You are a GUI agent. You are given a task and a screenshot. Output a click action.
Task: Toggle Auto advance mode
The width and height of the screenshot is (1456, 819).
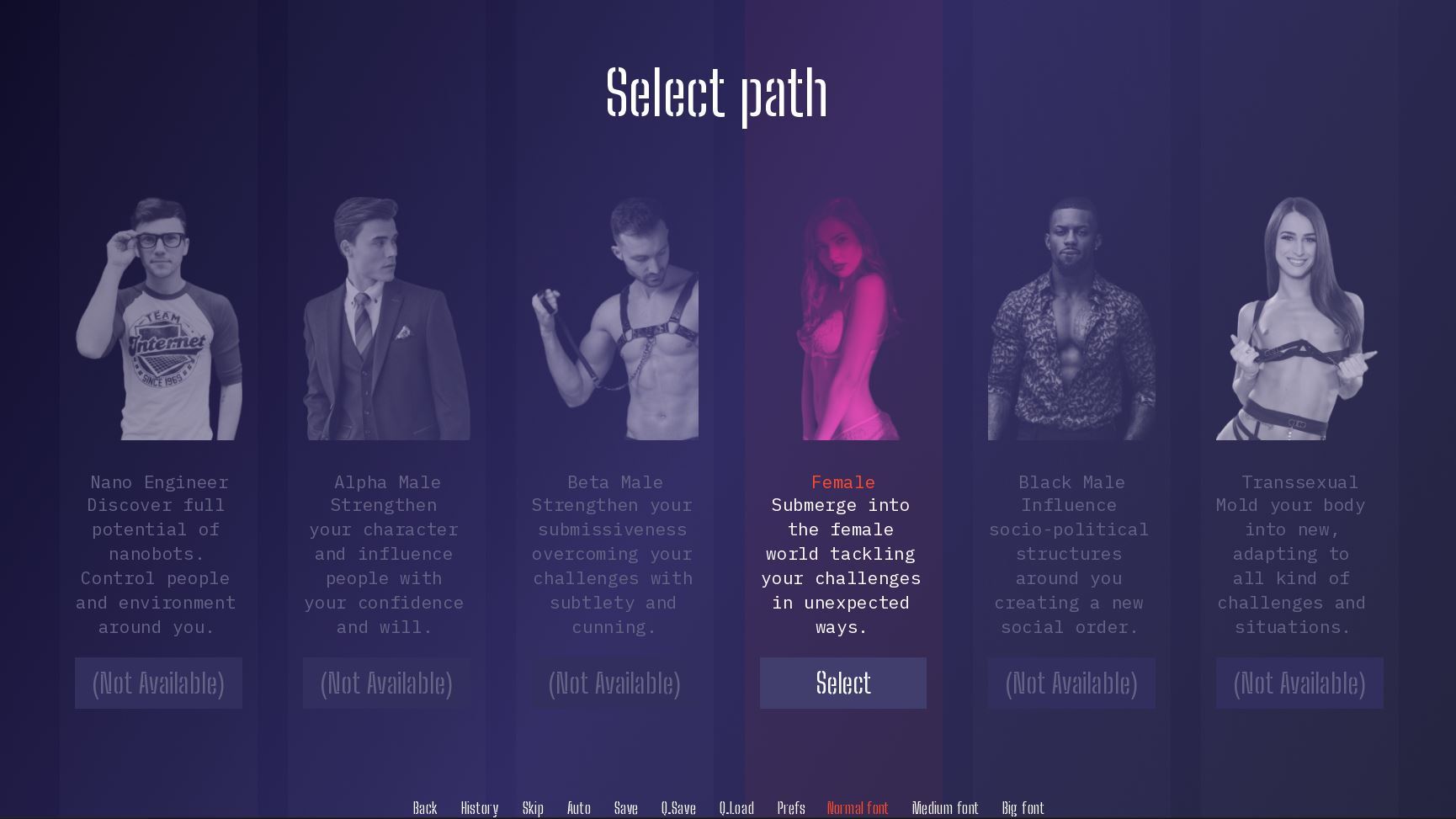click(579, 808)
